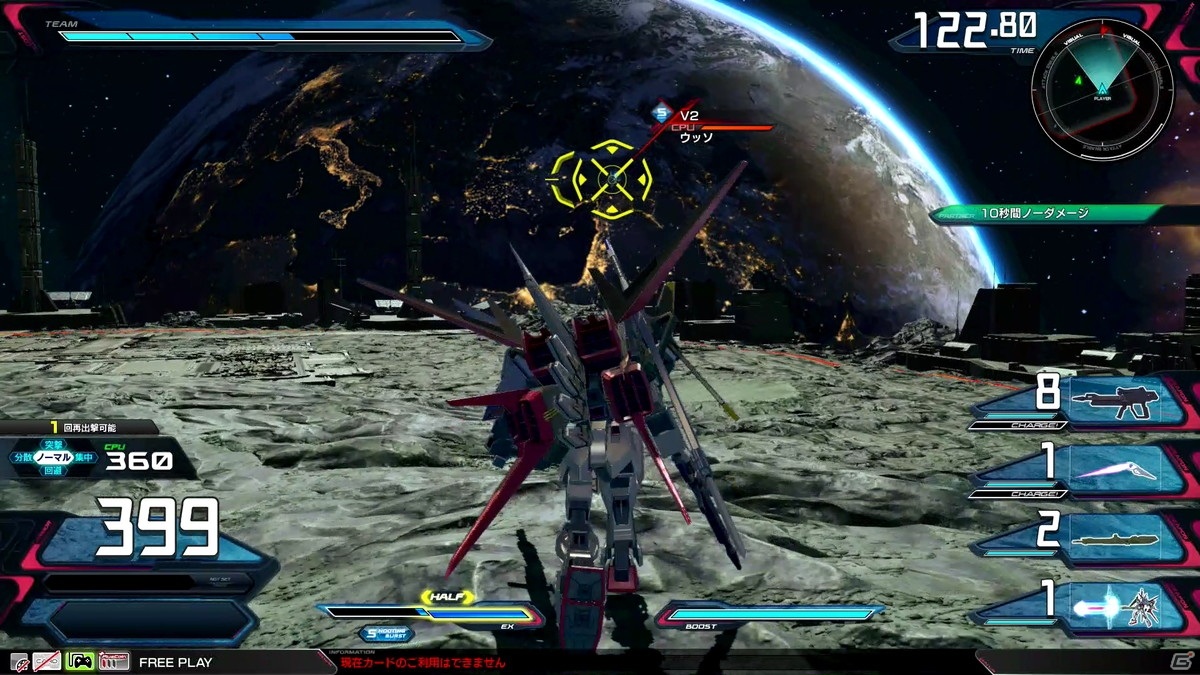The width and height of the screenshot is (1200, 675).
Task: Select the ノーマル command in the center
Action: pos(51,457)
